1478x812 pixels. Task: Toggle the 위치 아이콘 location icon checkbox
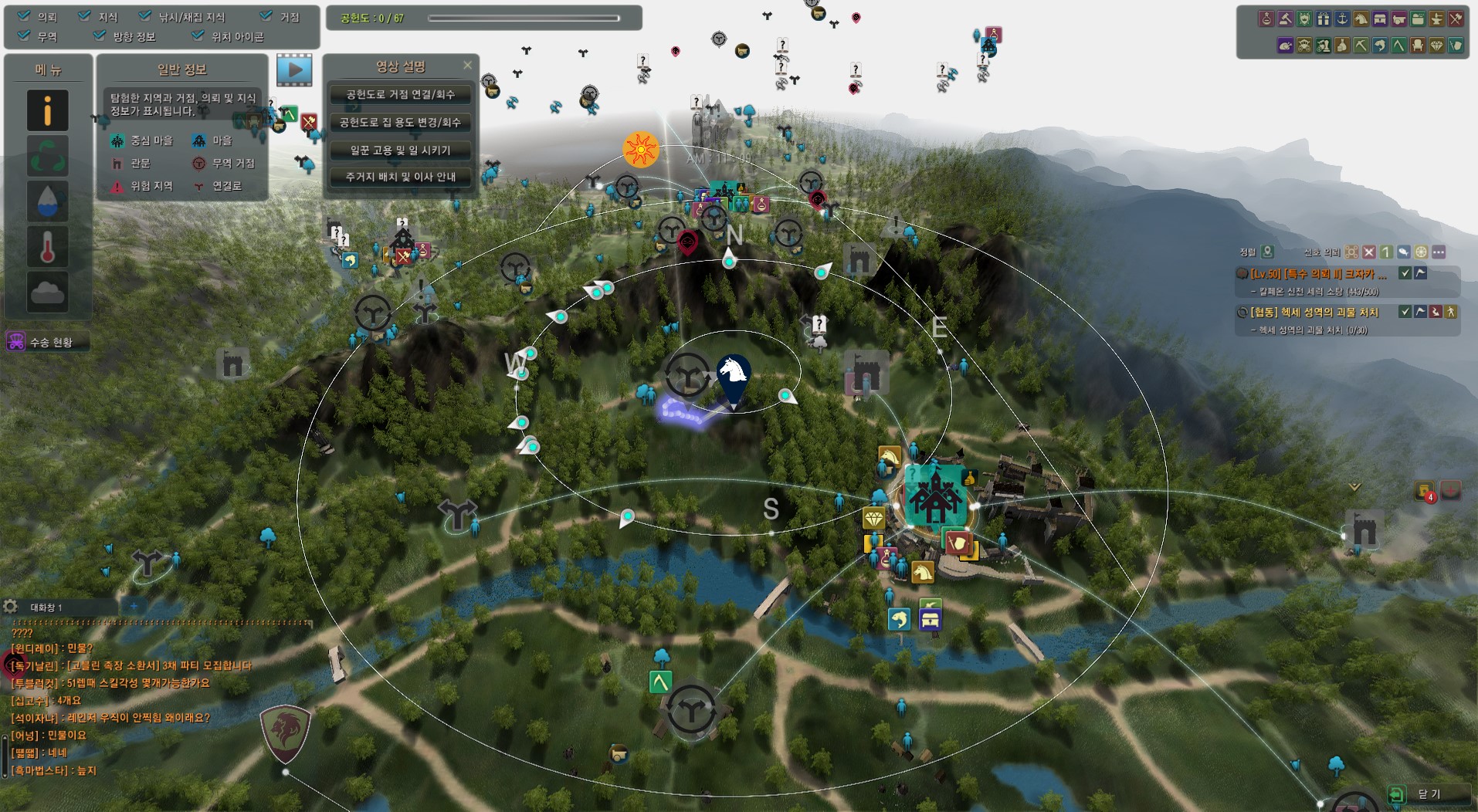198,36
